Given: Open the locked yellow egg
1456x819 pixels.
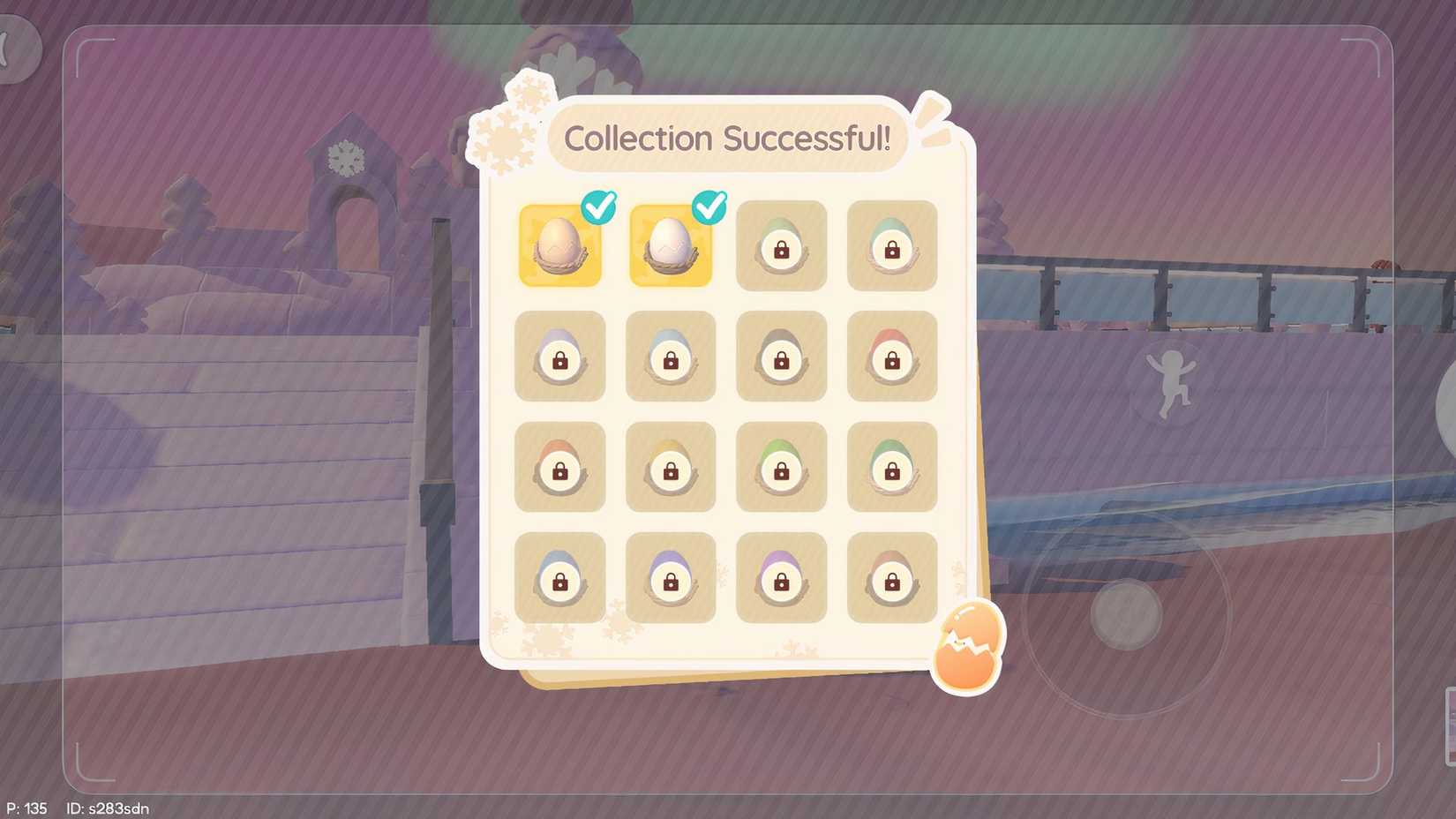Looking at the screenshot, I should coord(671,468).
